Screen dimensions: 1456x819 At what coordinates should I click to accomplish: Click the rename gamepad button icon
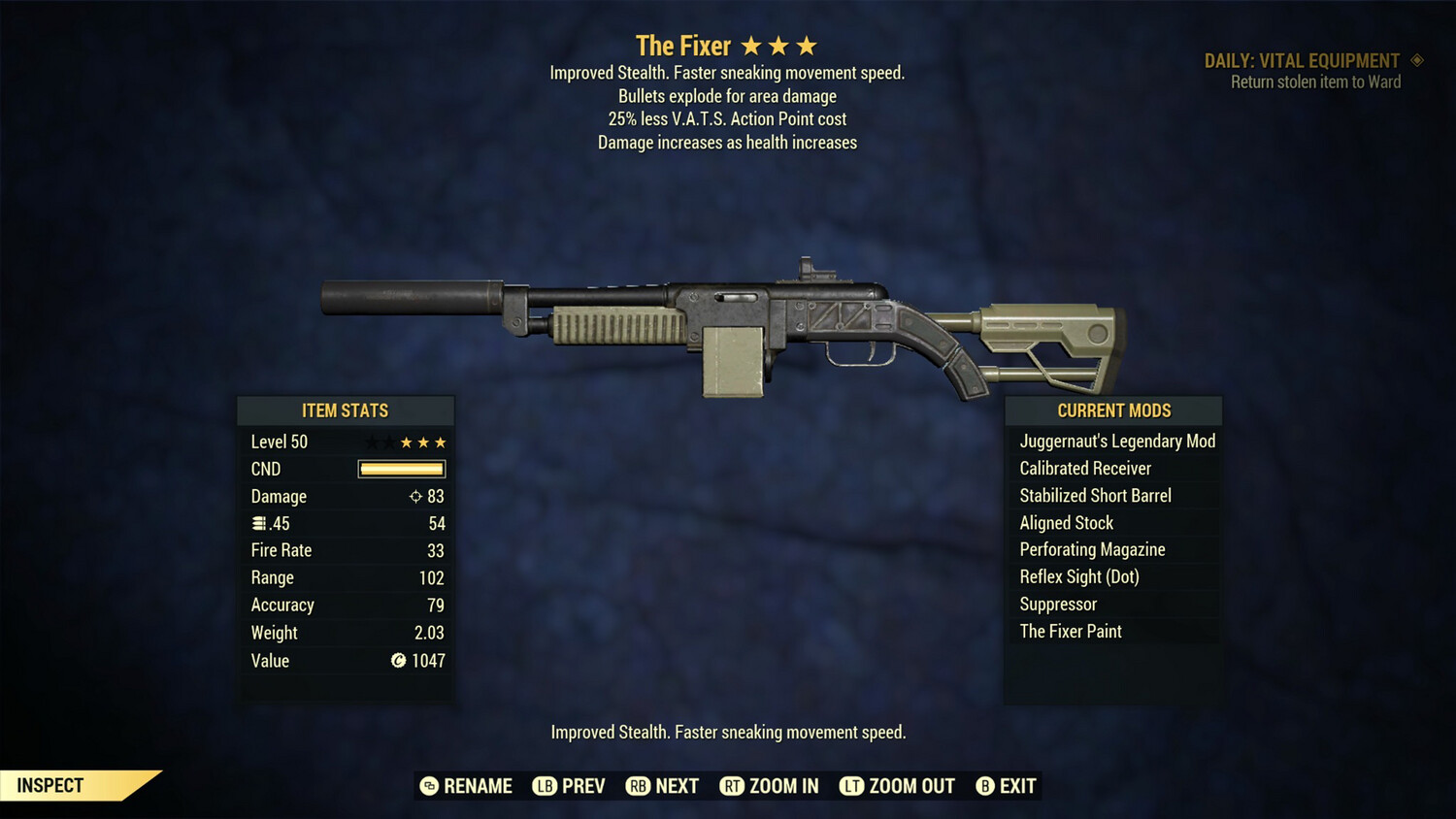coord(427,786)
